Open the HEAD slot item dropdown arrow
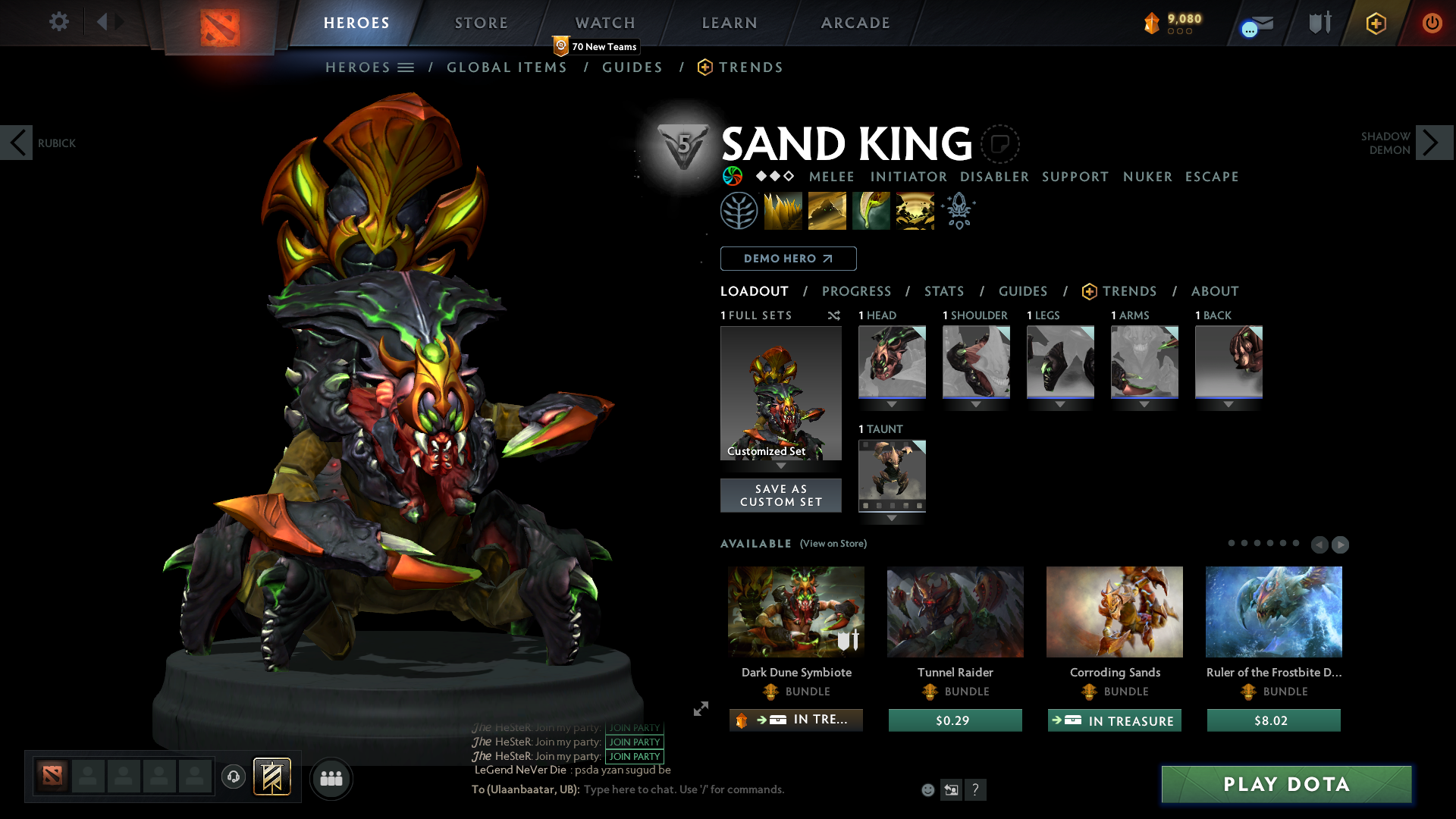 [892, 405]
